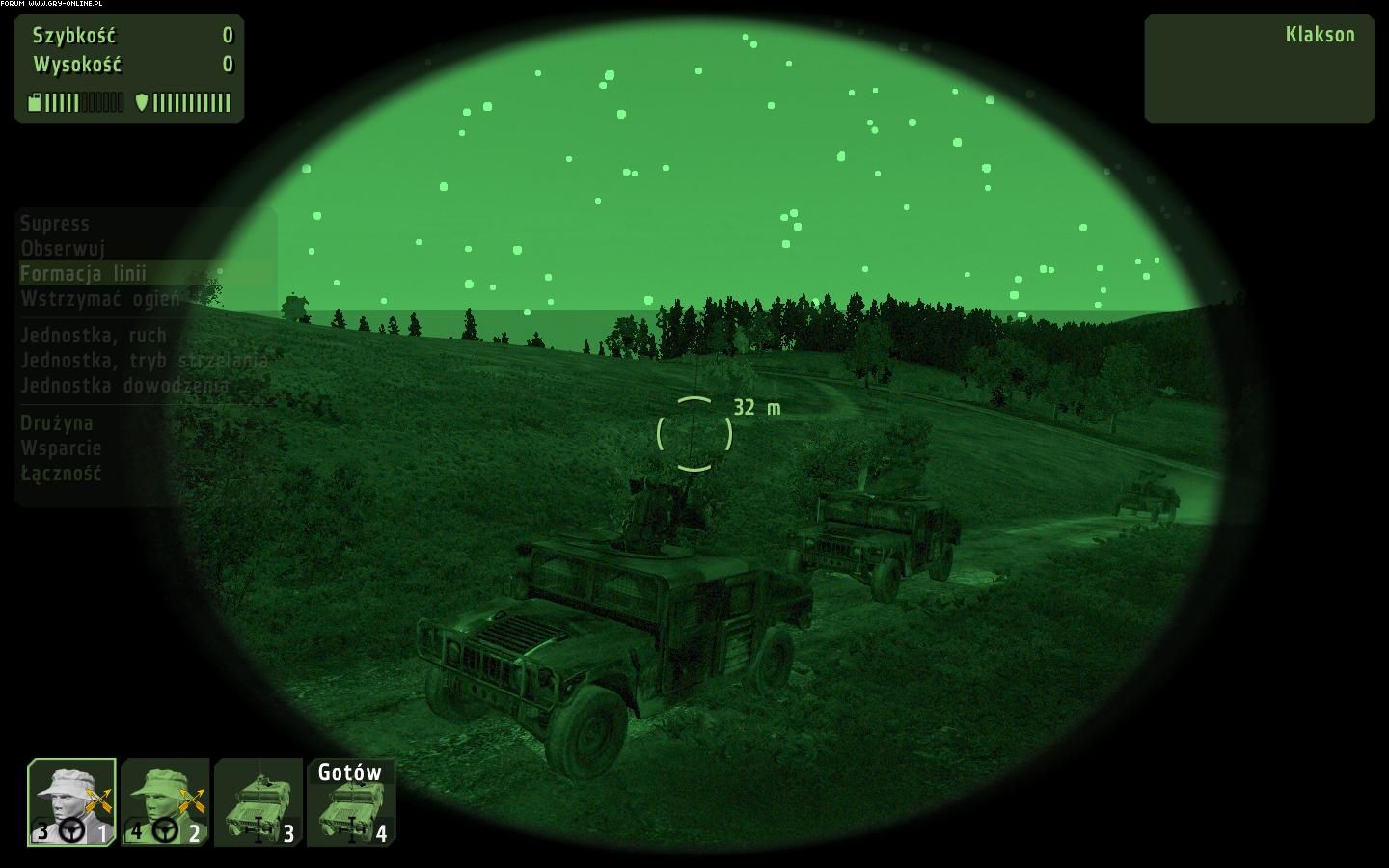1389x868 pixels.
Task: Select vehicle unit 4 marked Gotów
Action: tap(351, 802)
